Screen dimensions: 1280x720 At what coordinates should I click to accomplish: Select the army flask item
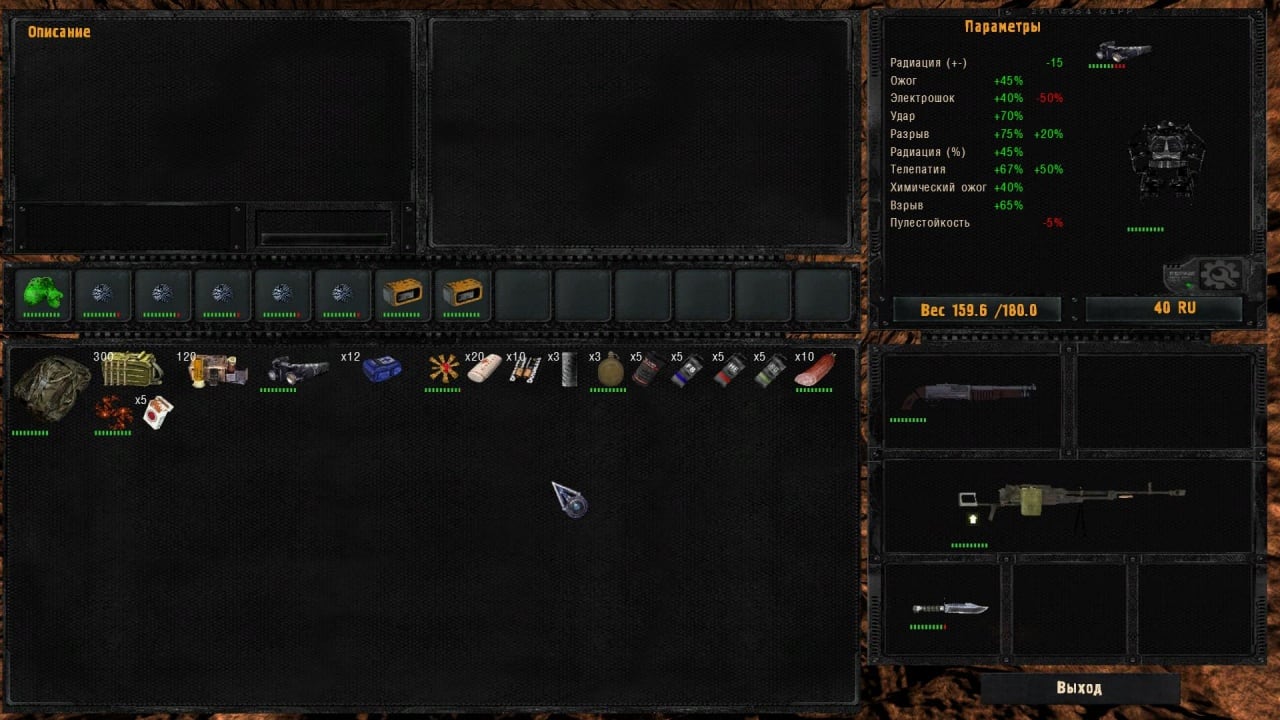pyautogui.click(x=610, y=371)
